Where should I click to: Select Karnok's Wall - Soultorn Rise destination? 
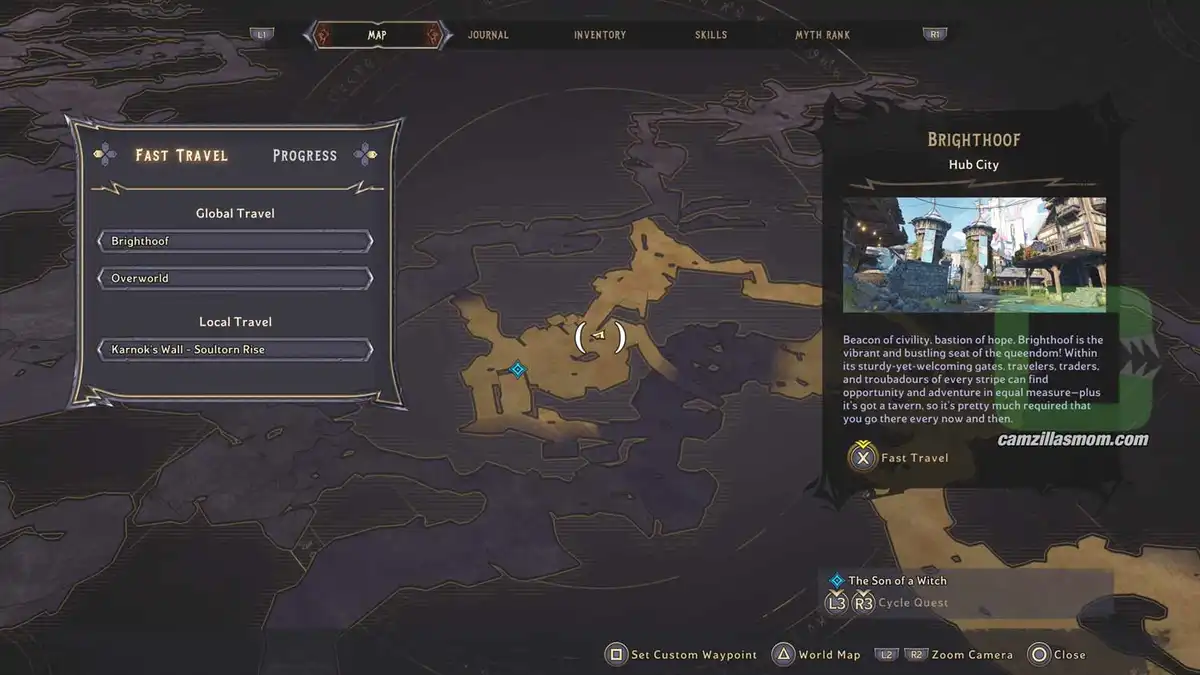point(235,350)
